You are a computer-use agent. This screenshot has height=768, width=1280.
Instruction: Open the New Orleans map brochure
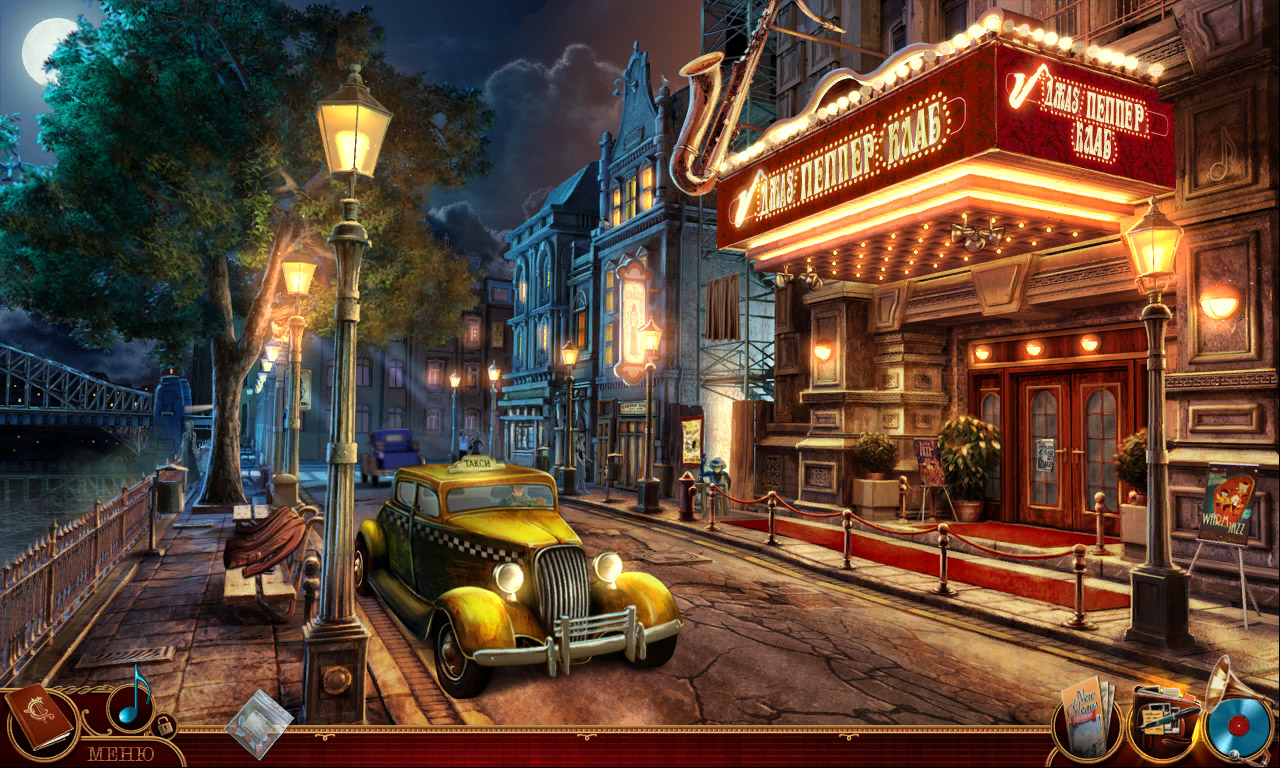pos(1088,716)
